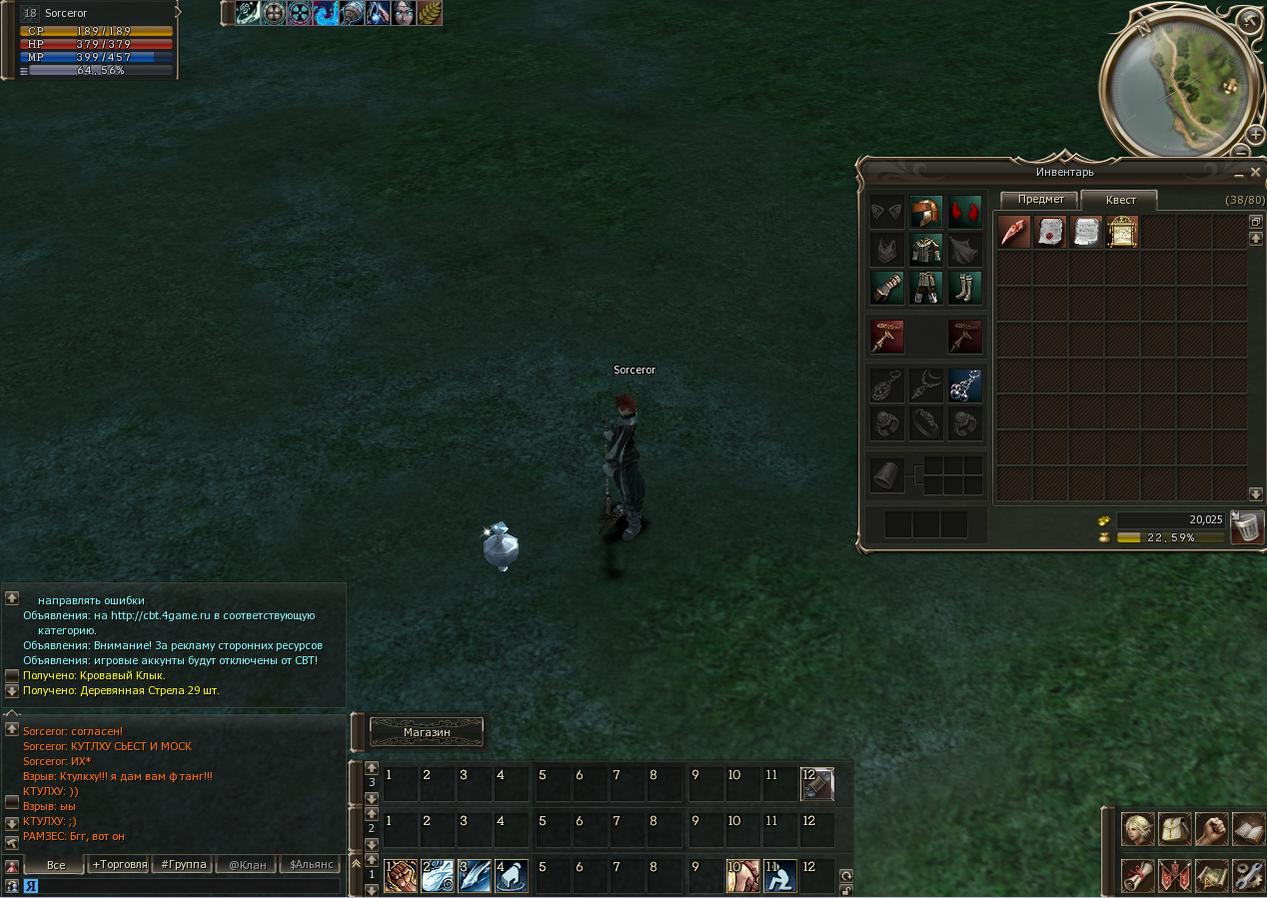Switch to the Предмет tab
Screen dimensions: 1267x898
point(1040,199)
